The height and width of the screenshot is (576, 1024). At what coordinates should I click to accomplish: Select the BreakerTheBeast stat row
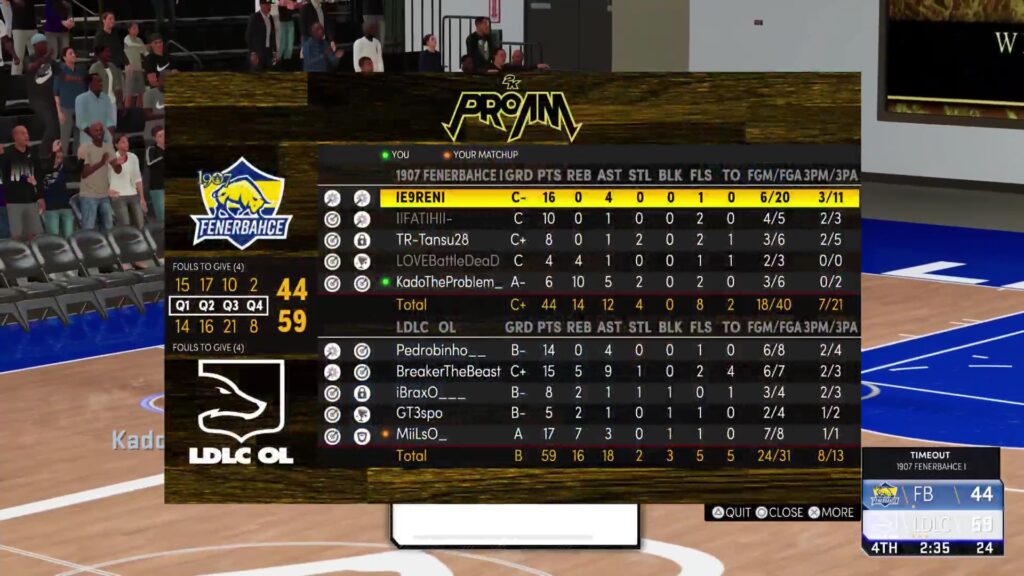pos(448,372)
